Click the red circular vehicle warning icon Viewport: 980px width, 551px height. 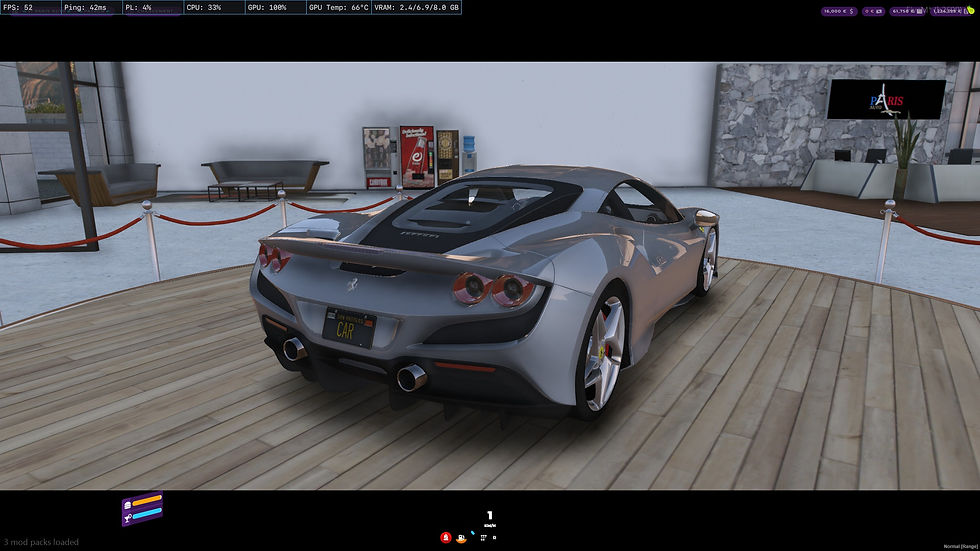point(445,537)
